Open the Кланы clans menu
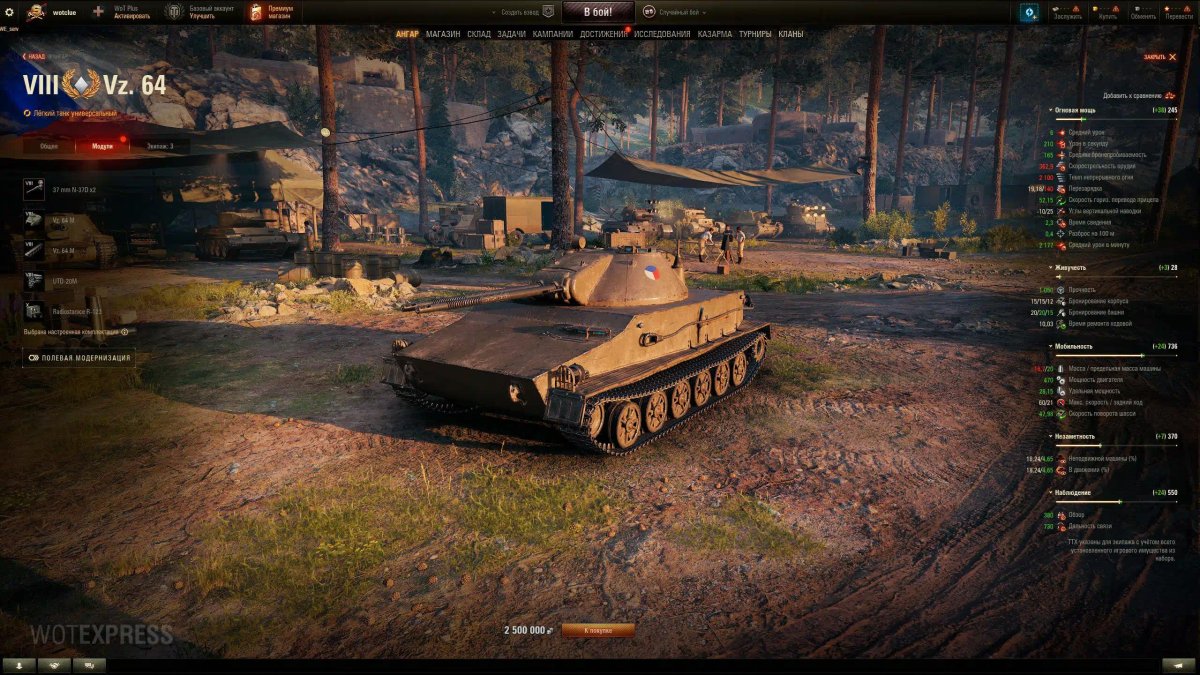1200x675 pixels. pos(791,34)
